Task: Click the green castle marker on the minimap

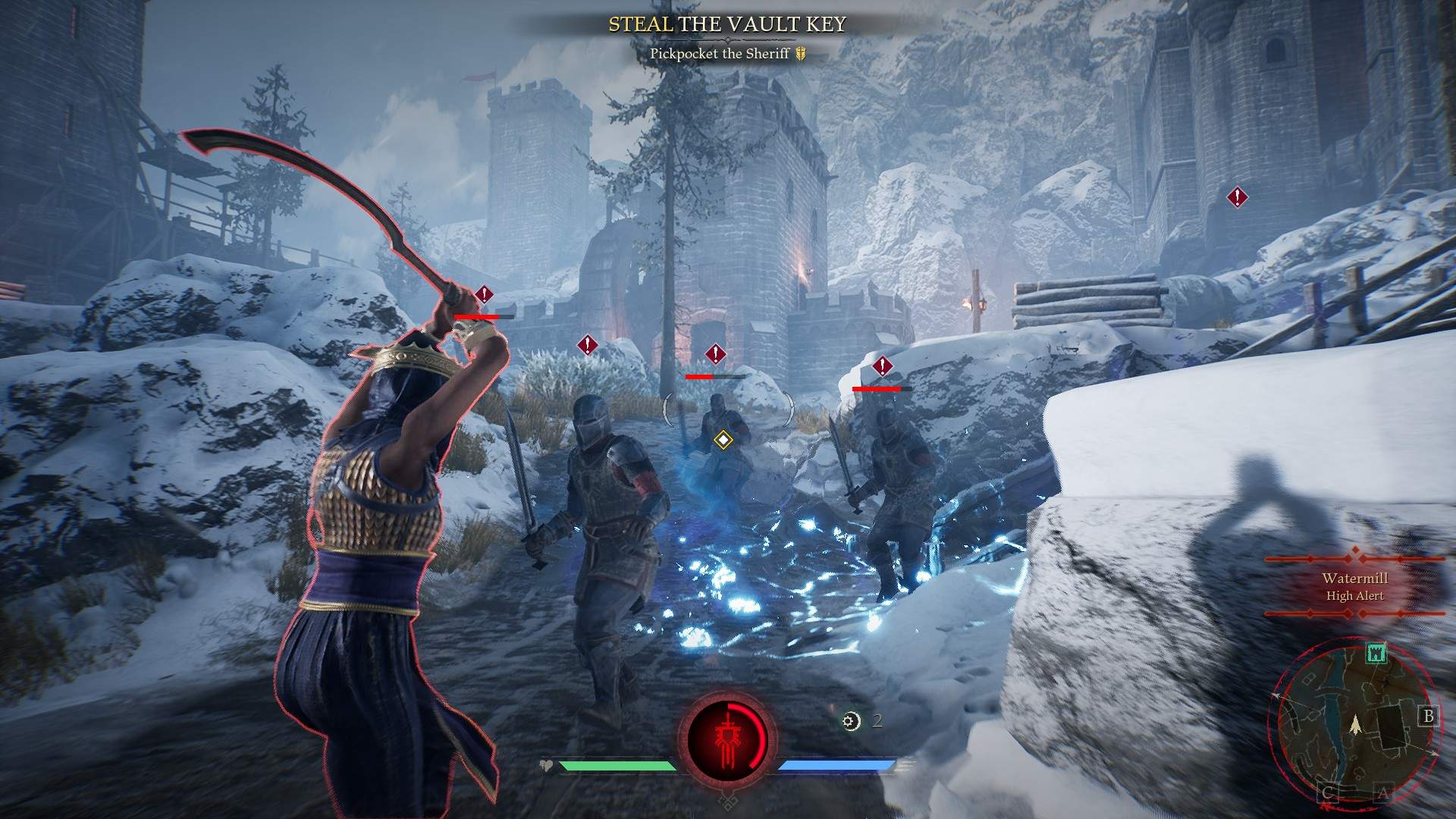Action: 1376,653
